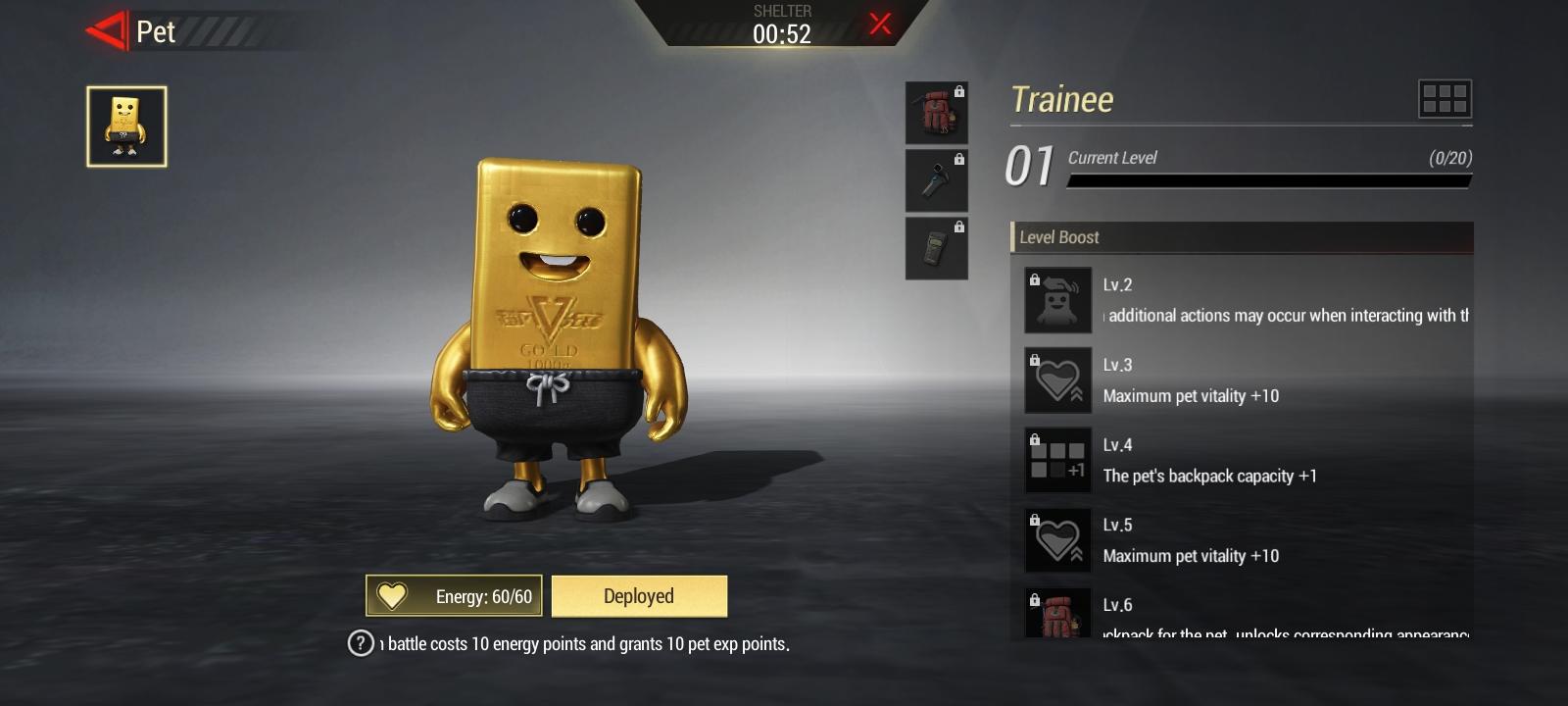Click the Lv.4 backpack capacity icon

point(1057,460)
